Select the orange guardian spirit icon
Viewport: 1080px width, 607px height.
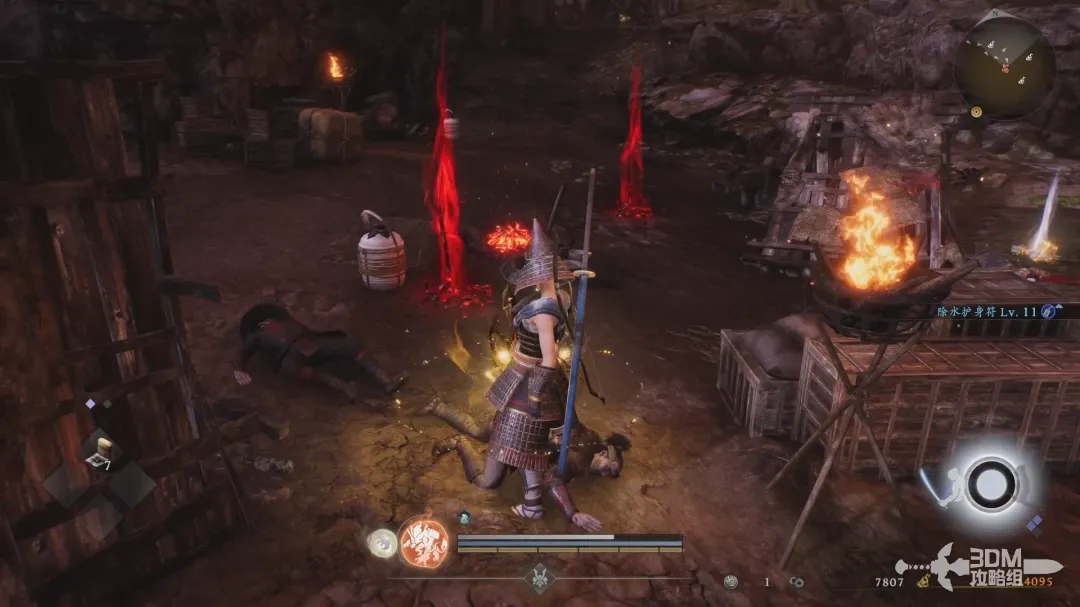click(423, 543)
